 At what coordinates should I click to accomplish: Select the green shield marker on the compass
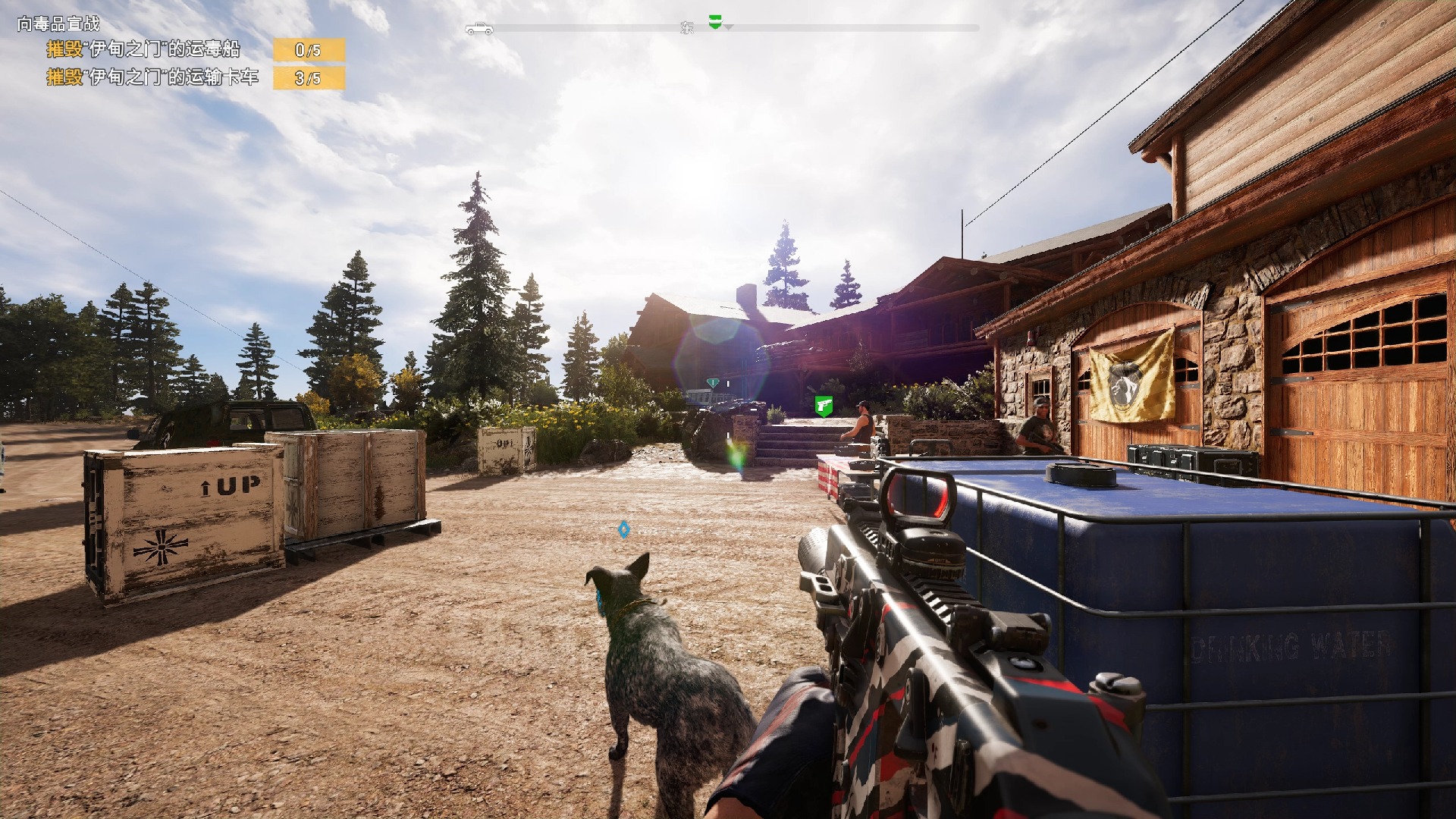[714, 22]
